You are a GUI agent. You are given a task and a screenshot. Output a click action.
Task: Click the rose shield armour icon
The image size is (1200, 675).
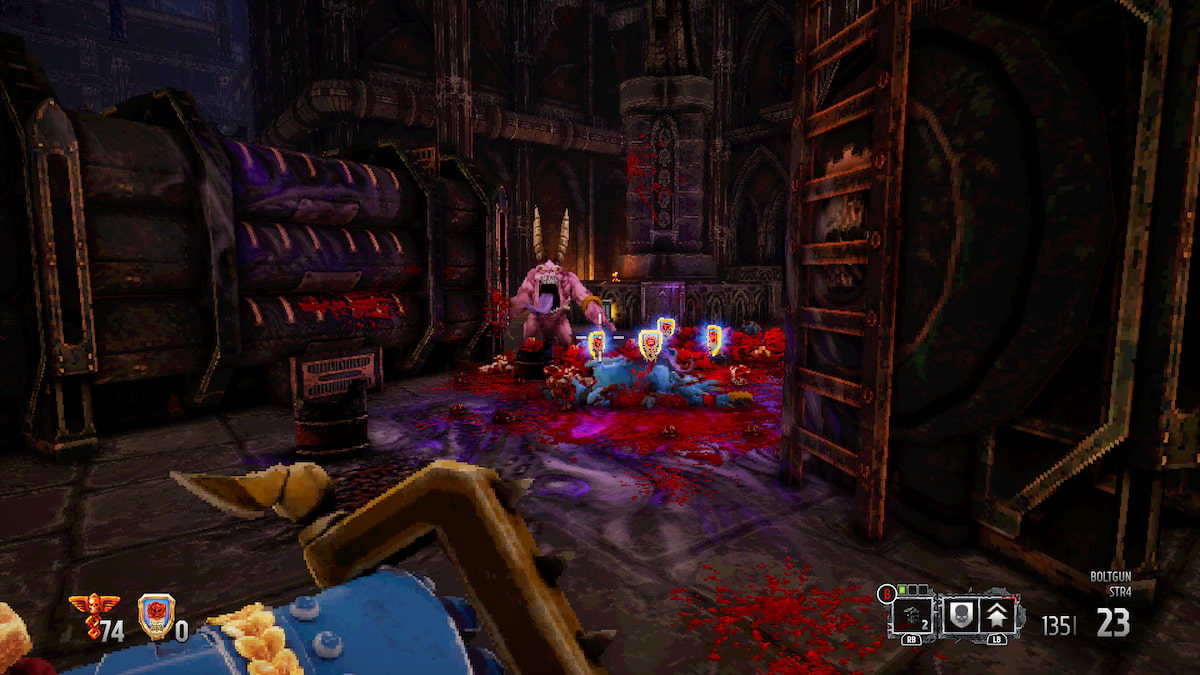(x=155, y=616)
